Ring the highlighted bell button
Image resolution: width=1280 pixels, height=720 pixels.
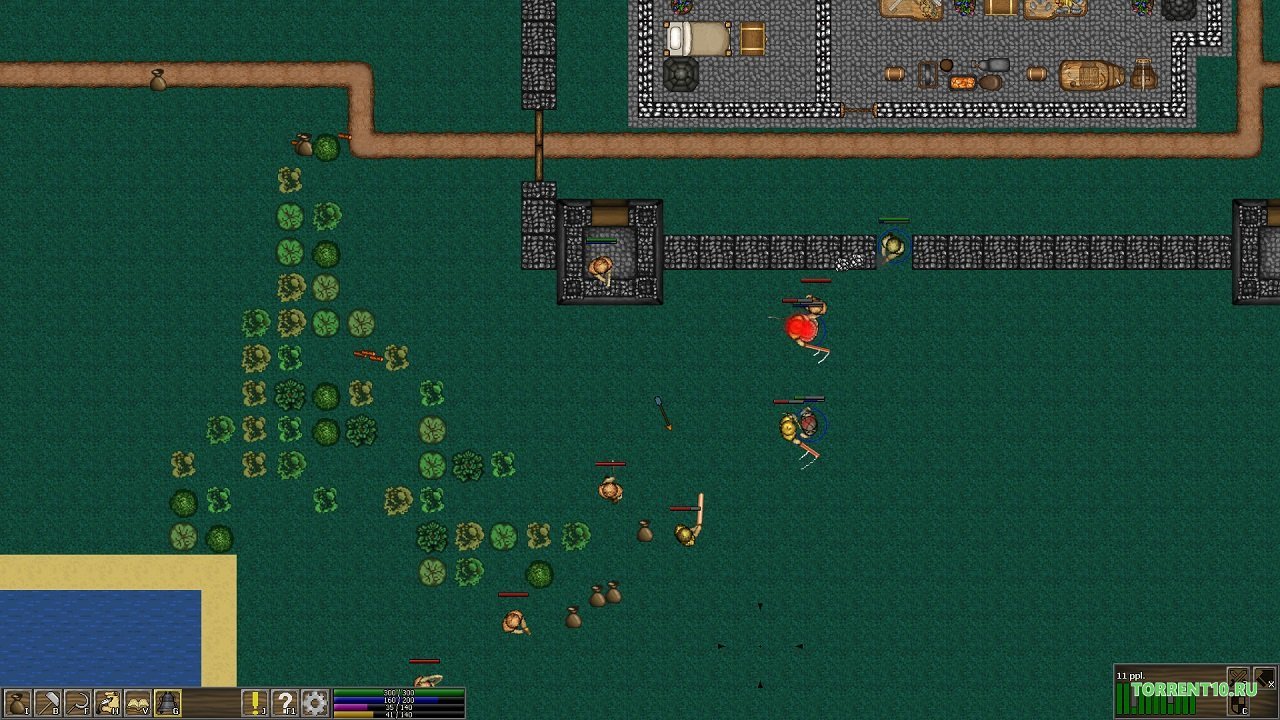coord(167,703)
